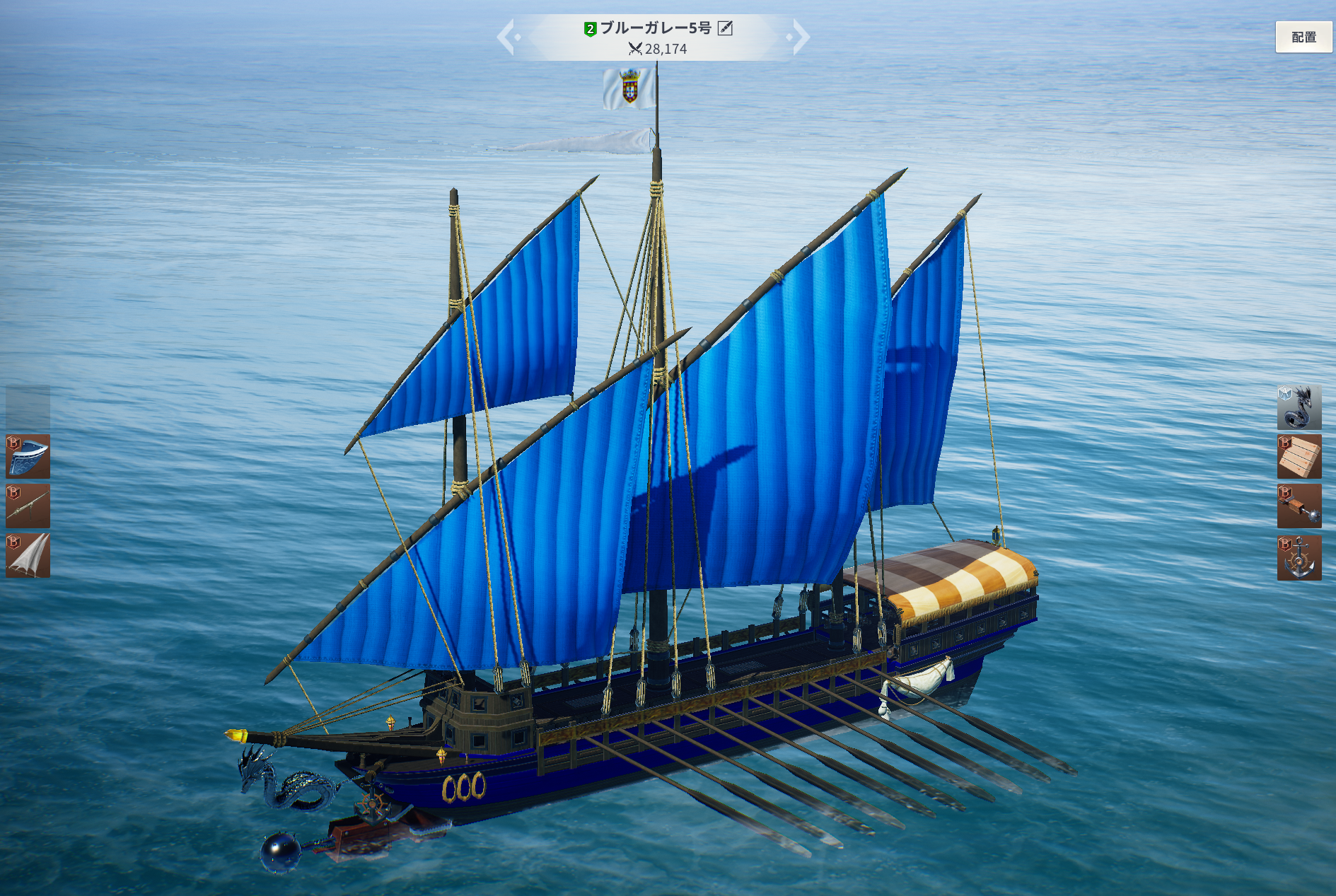Screen dimensions: 1336x896
Task: Select the spiked ball ram slot
Action: tap(1299, 506)
